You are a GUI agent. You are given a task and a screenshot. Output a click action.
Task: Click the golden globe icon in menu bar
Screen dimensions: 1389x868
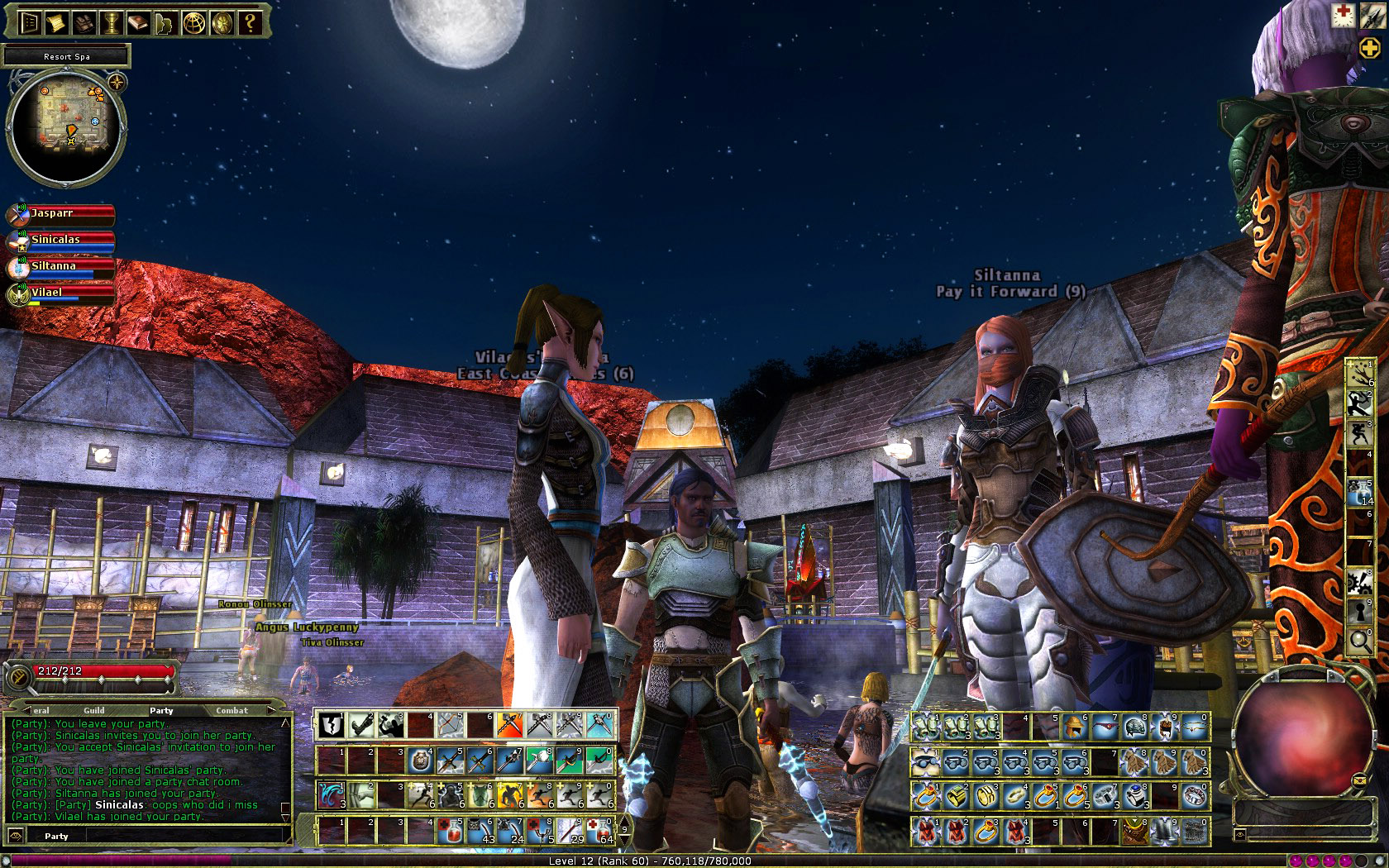coord(194,22)
